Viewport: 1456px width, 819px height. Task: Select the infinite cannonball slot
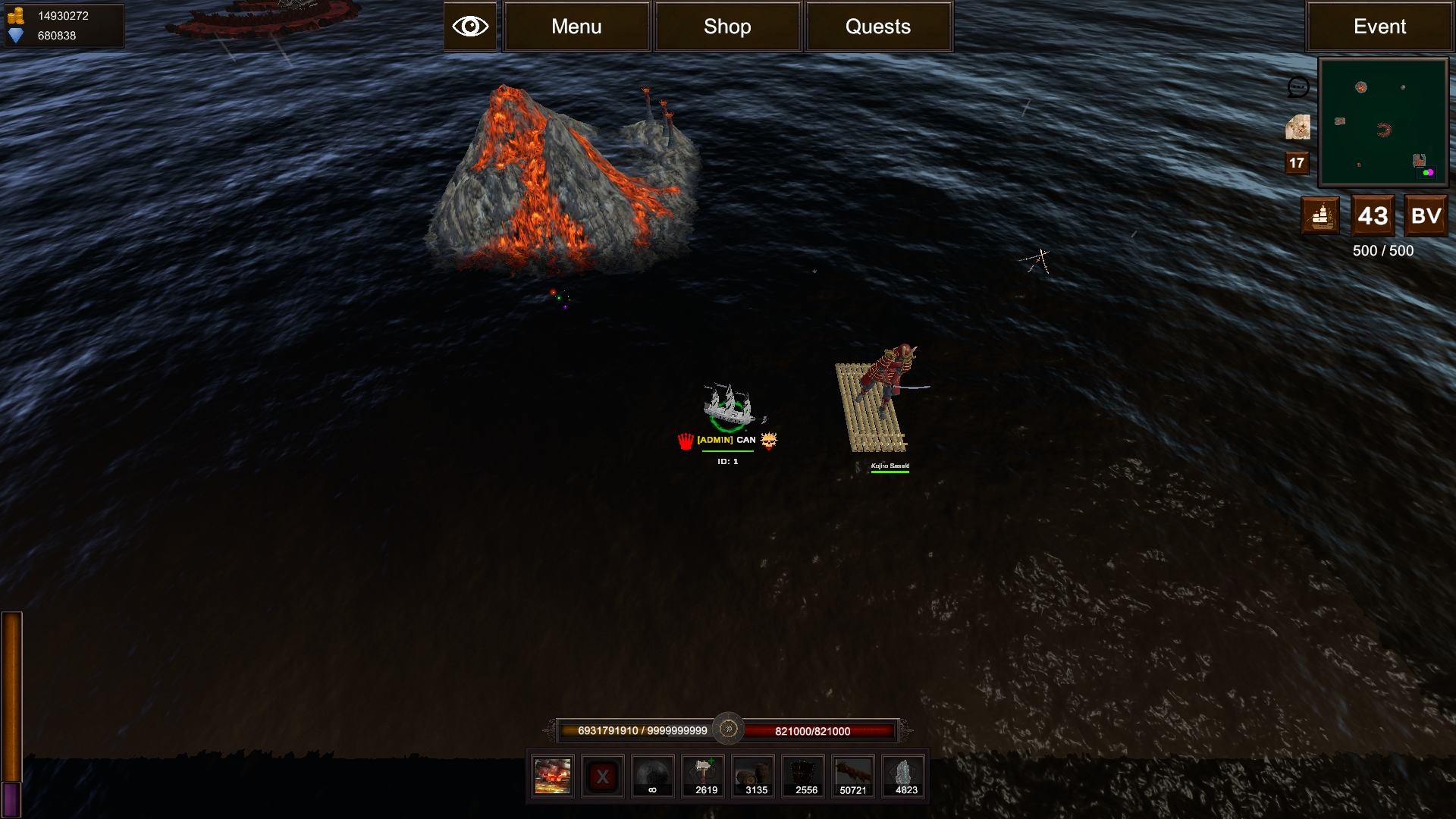(x=653, y=777)
